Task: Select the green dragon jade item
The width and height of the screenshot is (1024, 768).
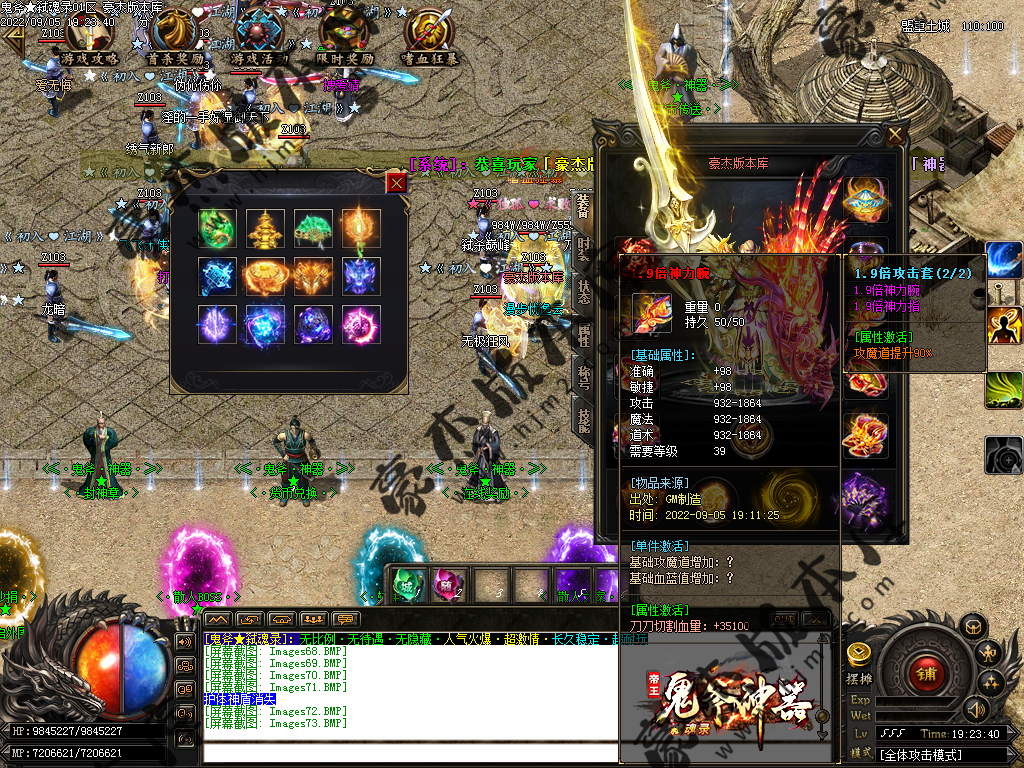Action: pos(216,227)
